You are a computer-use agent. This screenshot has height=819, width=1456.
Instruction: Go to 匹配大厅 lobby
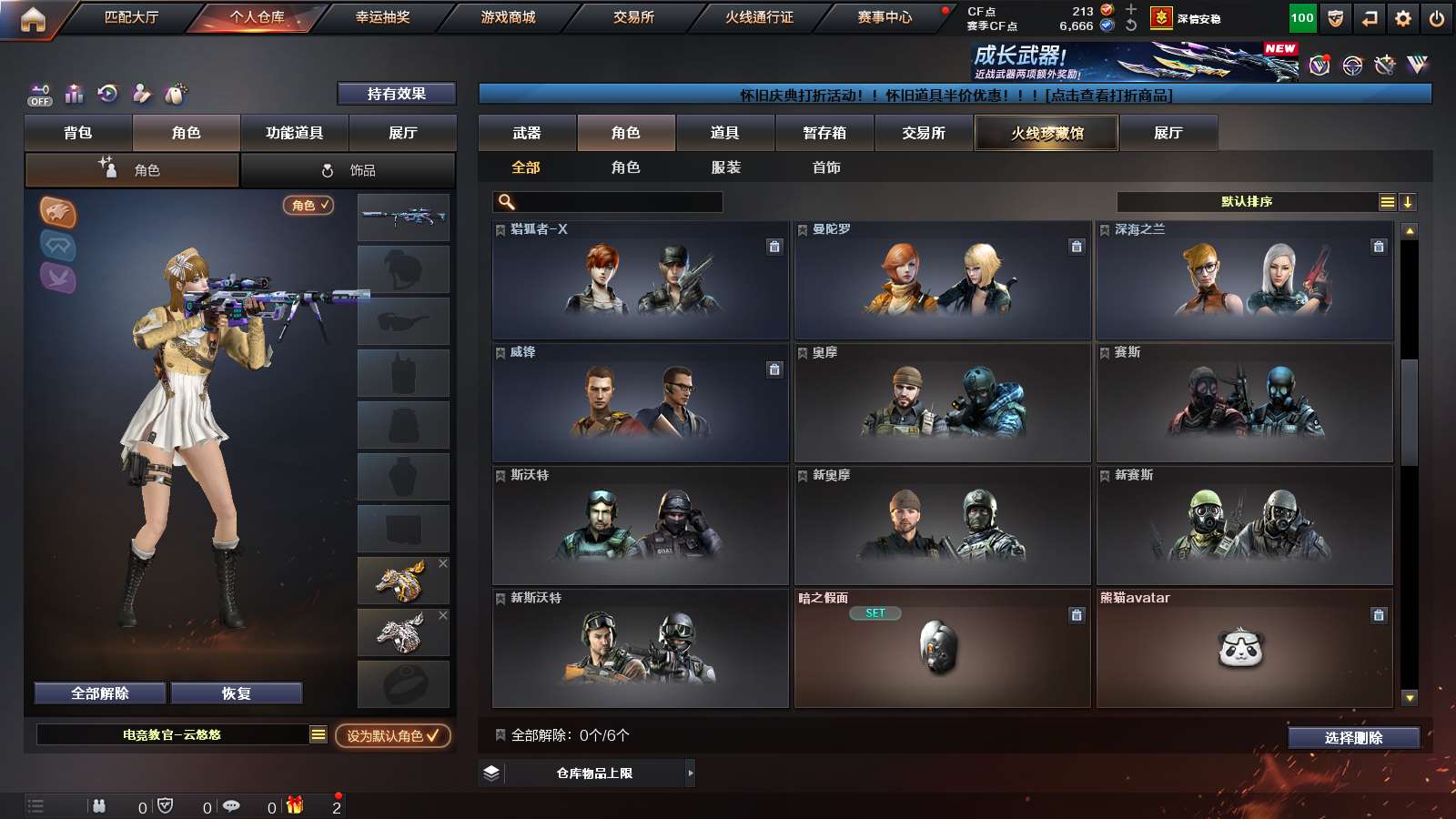pyautogui.click(x=131, y=17)
